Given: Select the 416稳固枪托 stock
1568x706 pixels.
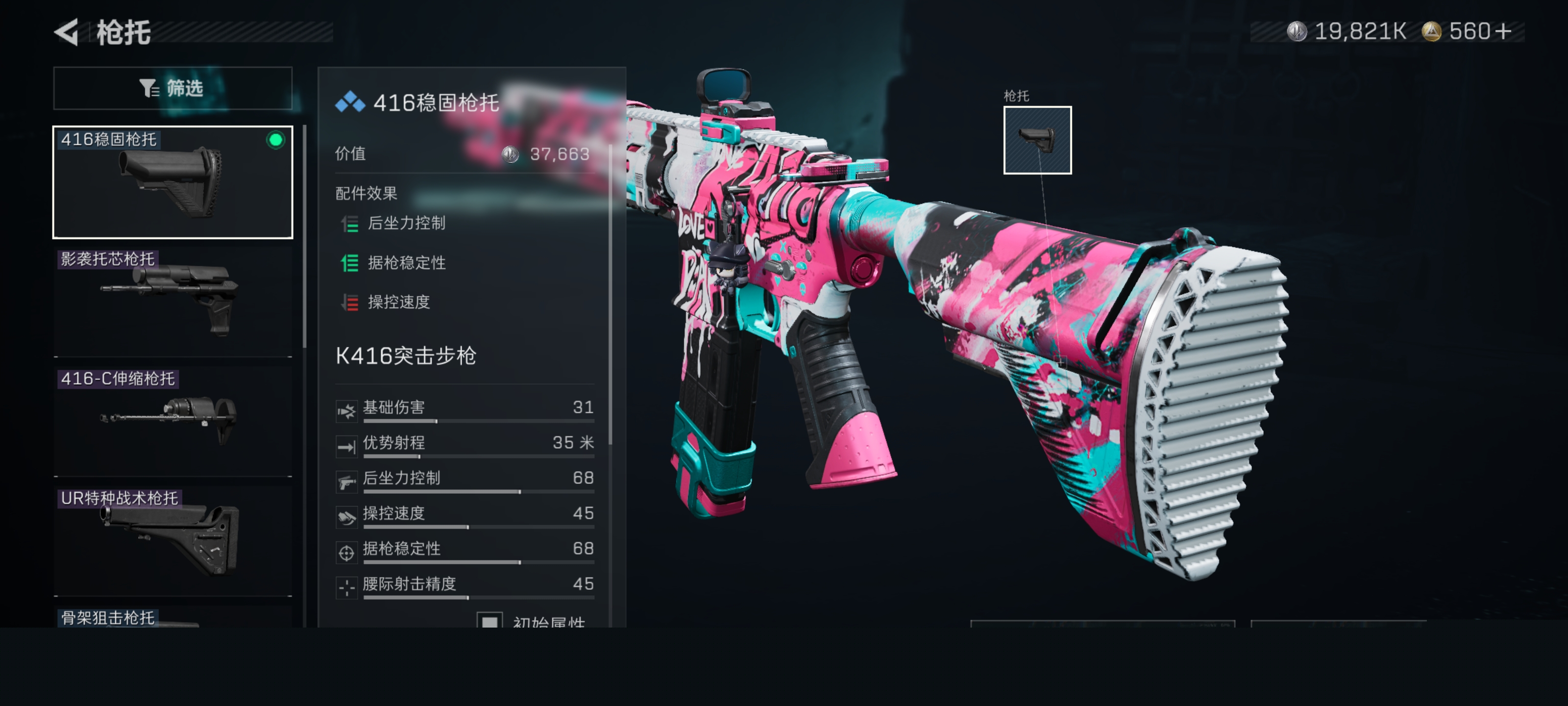Looking at the screenshot, I should coord(173,182).
